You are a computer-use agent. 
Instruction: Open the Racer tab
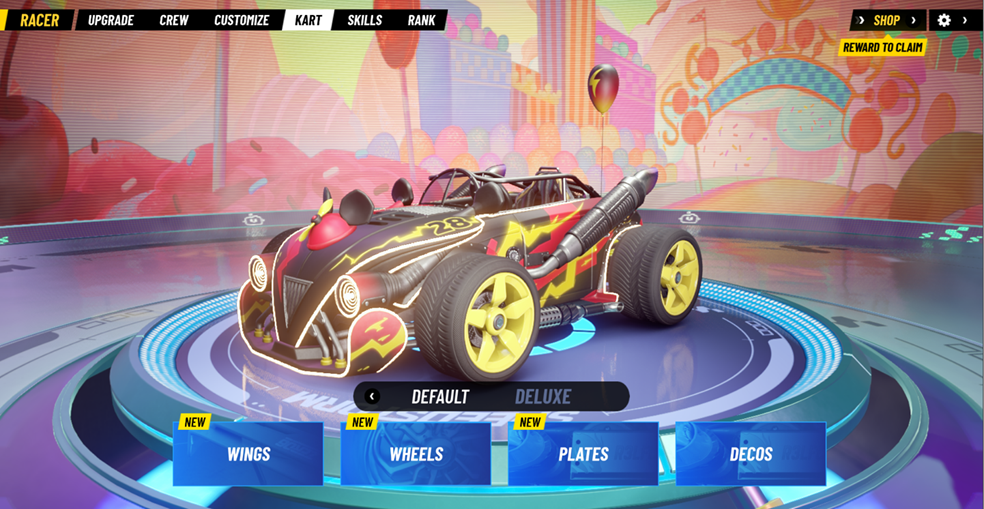coord(39,20)
